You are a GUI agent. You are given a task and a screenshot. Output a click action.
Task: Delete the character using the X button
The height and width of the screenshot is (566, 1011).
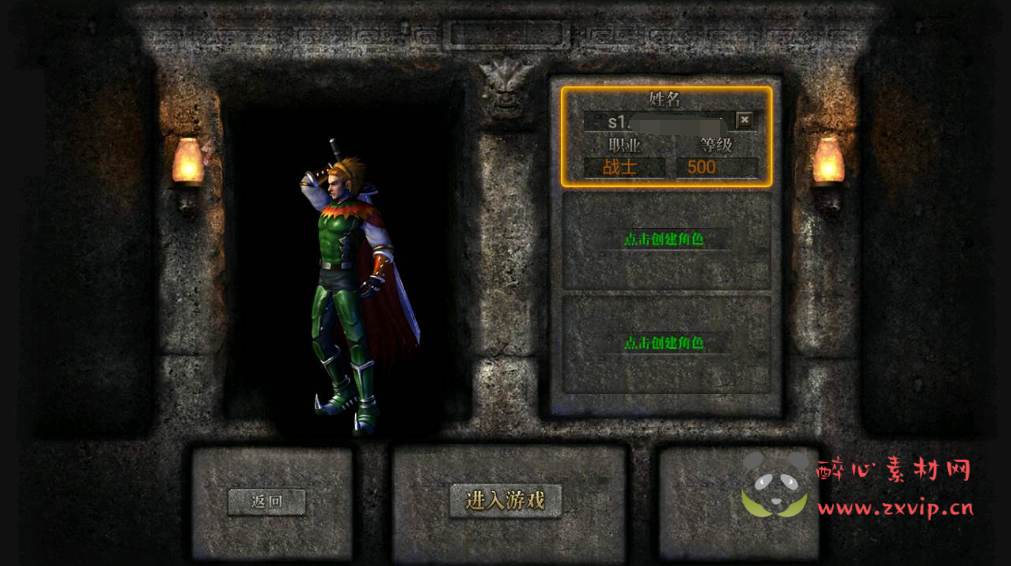[744, 120]
